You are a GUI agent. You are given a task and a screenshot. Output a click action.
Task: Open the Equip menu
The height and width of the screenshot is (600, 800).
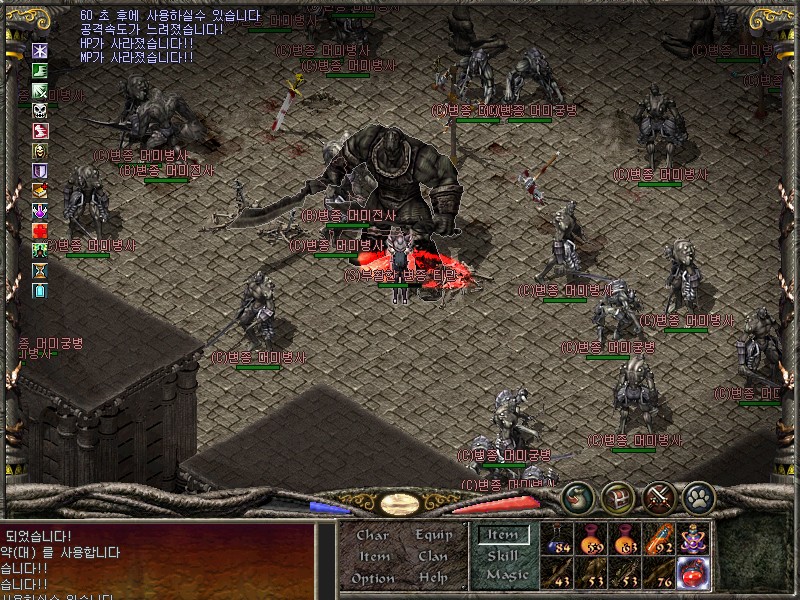pos(433,535)
